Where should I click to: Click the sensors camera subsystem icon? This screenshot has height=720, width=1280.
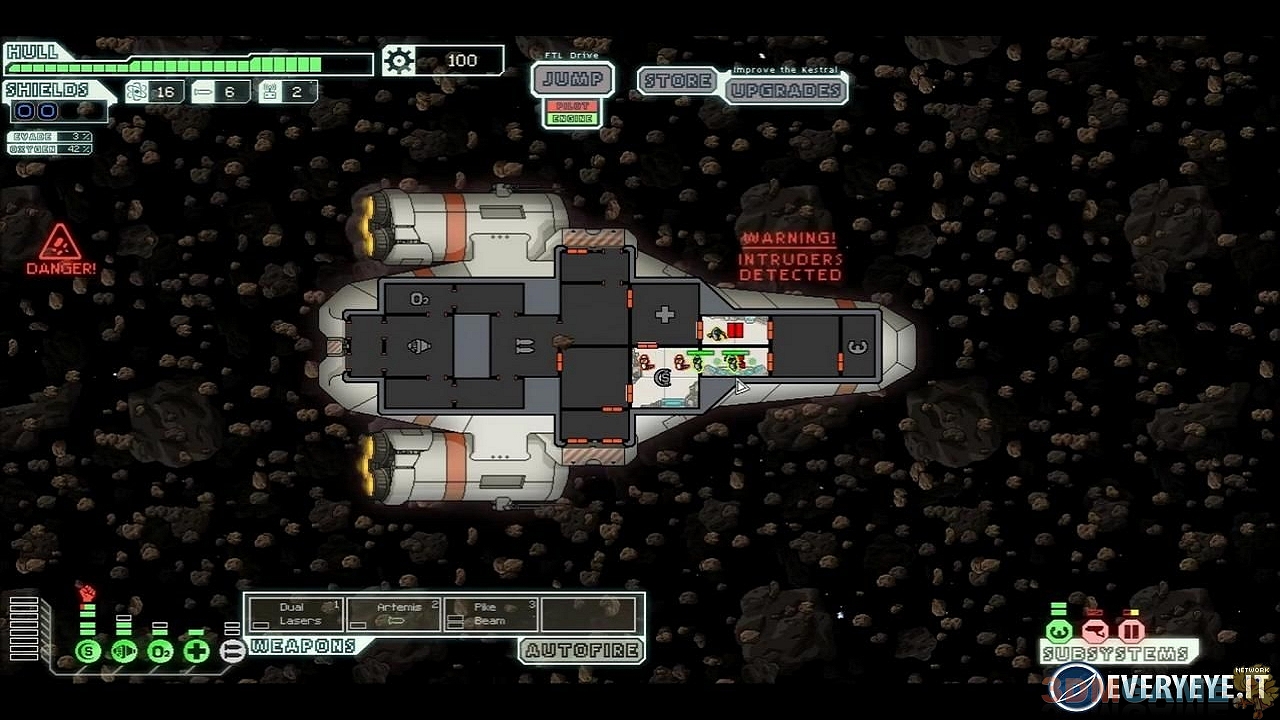[1095, 632]
